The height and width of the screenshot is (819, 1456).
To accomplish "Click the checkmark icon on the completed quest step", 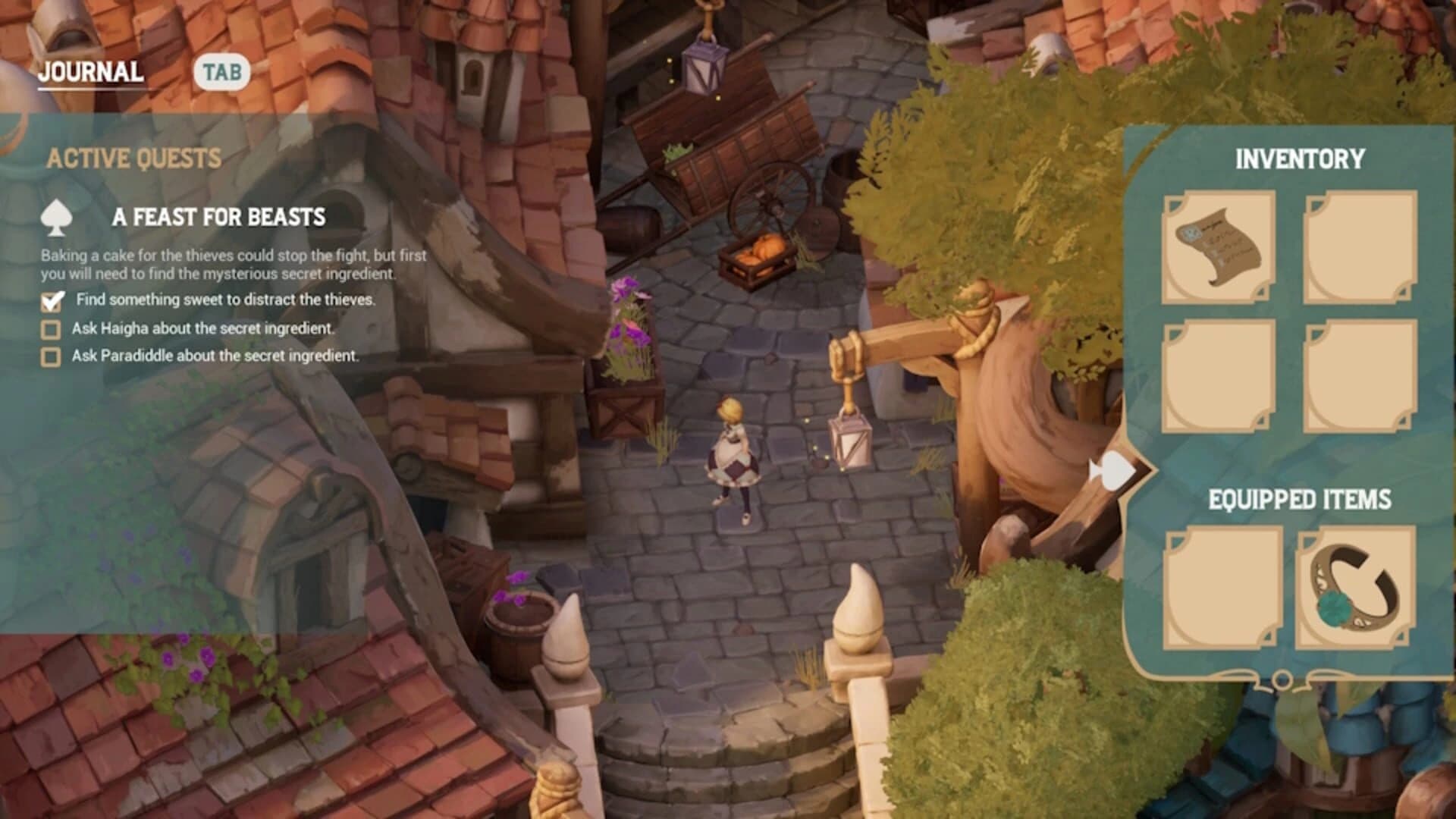I will pyautogui.click(x=50, y=301).
